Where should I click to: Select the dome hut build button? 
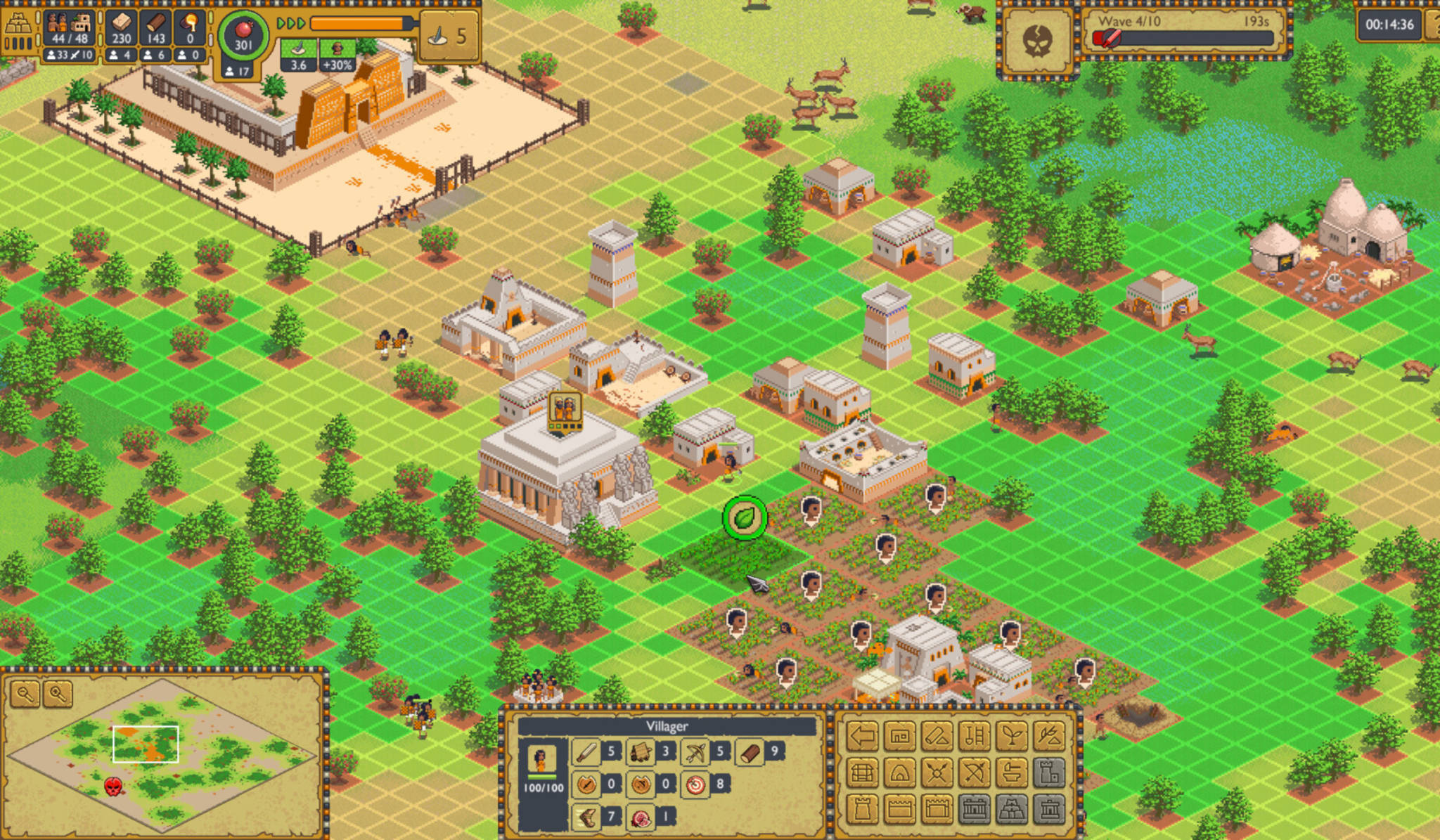pyautogui.click(x=900, y=773)
